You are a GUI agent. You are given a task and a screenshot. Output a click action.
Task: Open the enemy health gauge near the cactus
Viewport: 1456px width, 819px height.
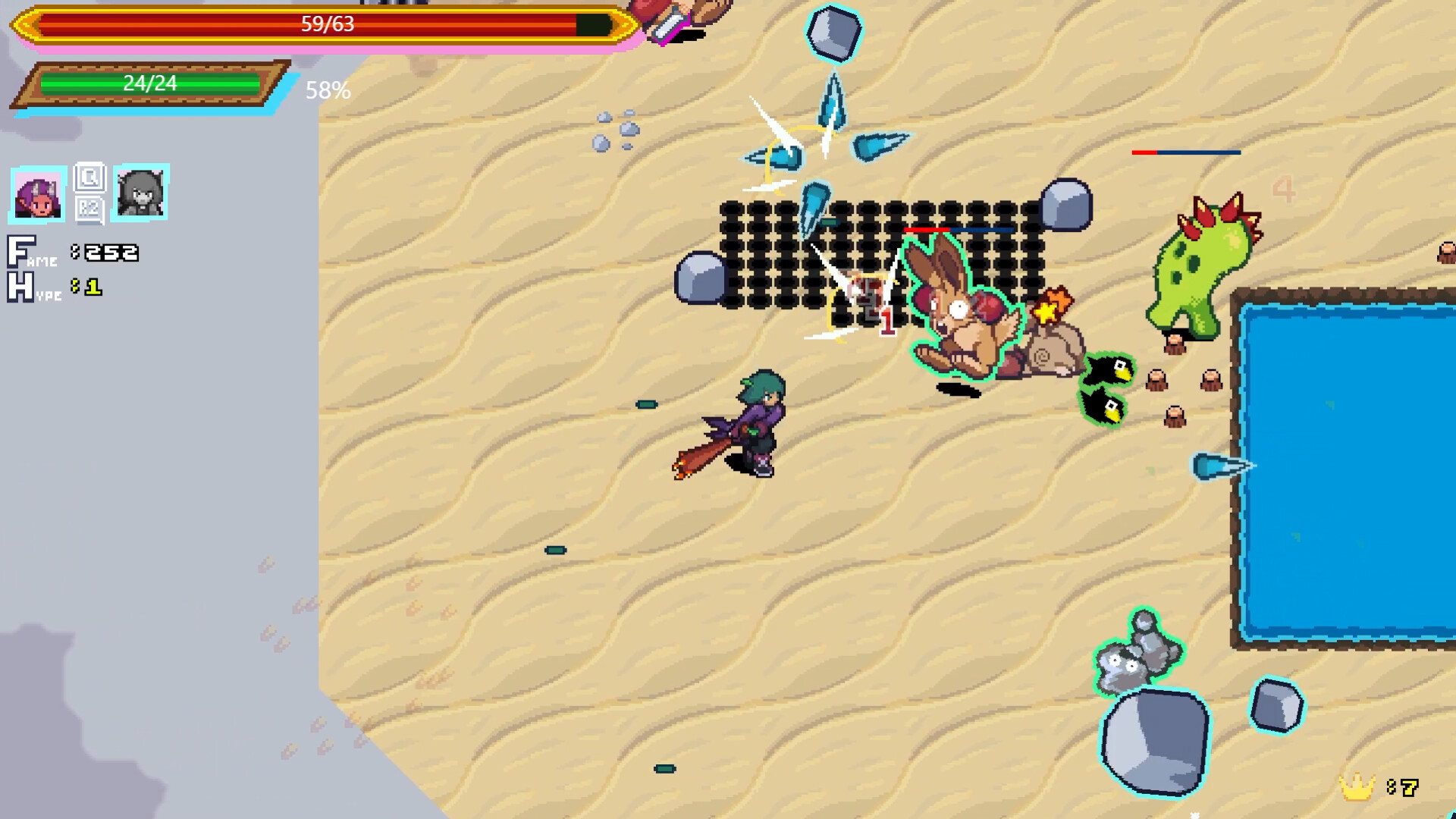point(1185,153)
